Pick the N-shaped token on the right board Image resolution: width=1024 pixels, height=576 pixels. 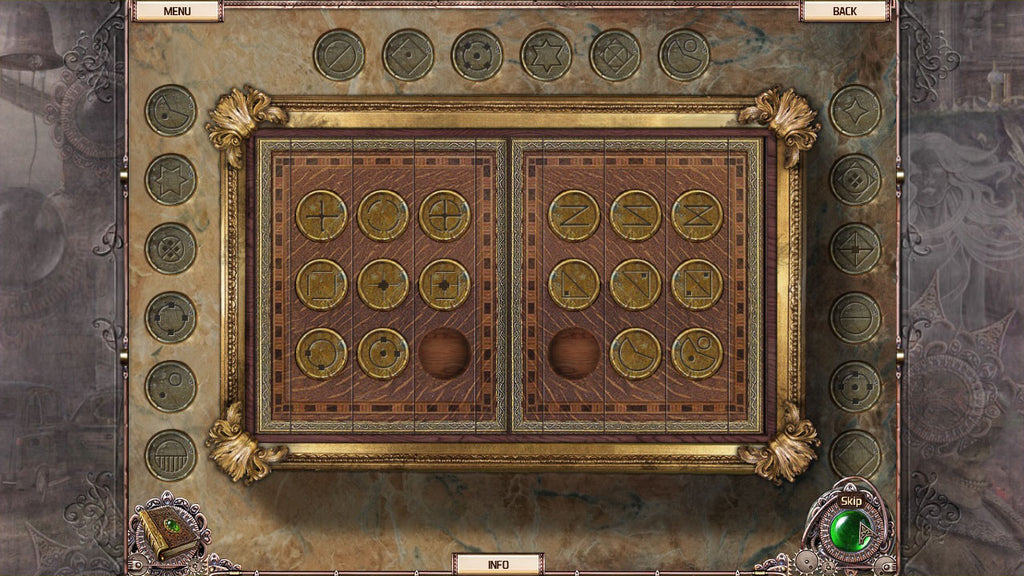click(574, 215)
